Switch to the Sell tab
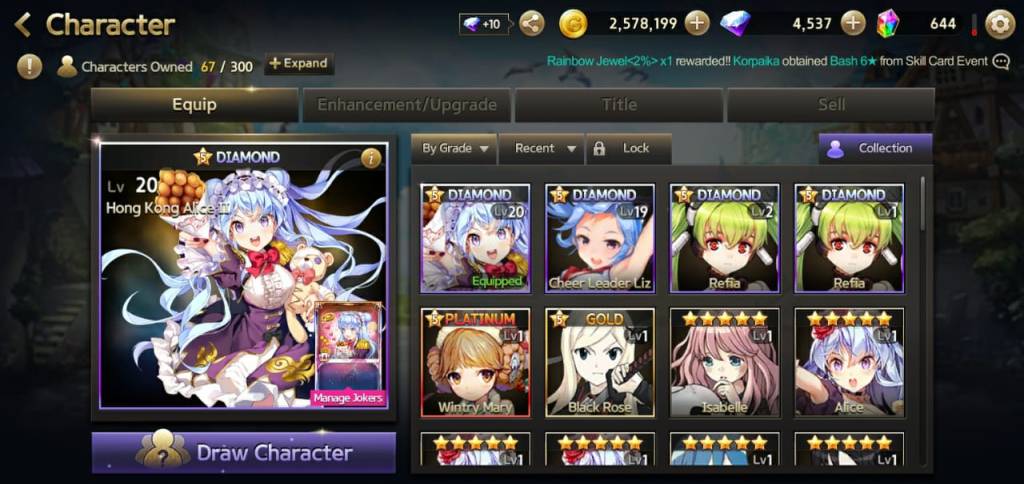 point(831,105)
